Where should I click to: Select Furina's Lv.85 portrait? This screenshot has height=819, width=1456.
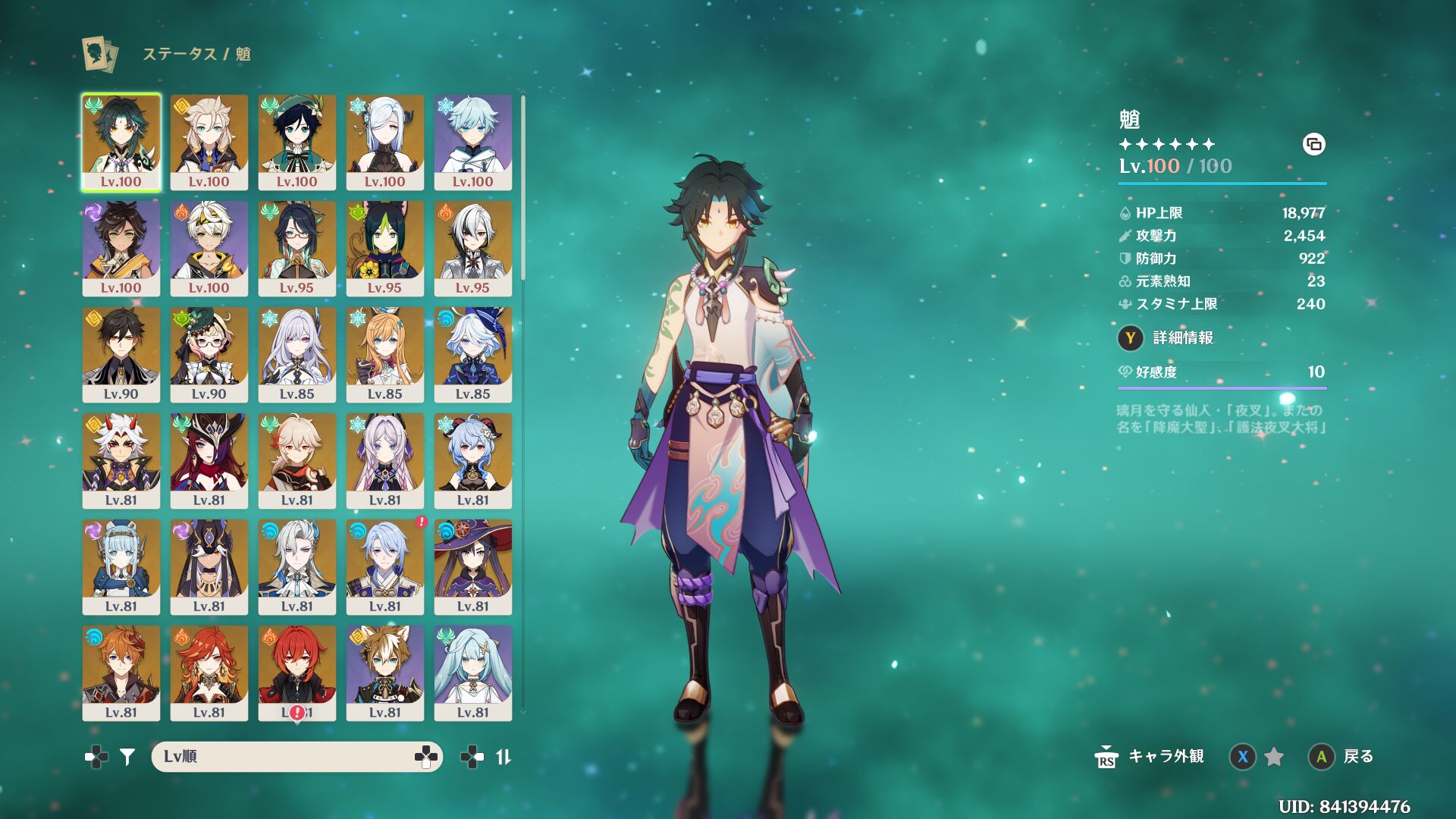click(x=472, y=354)
